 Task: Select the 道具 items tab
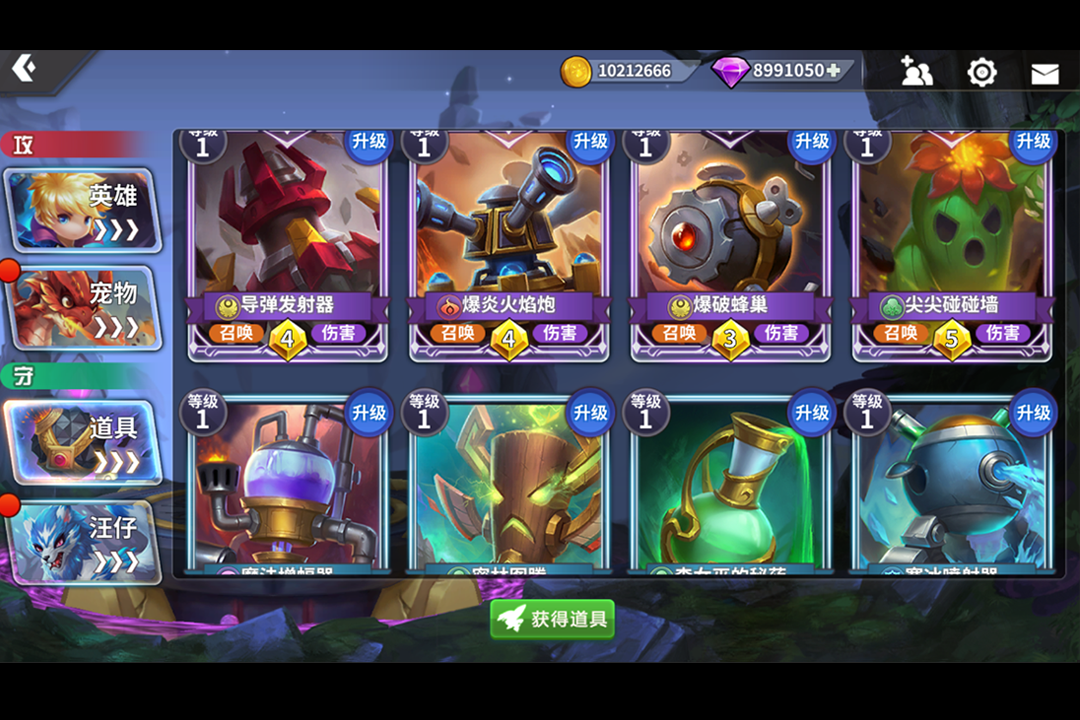pyautogui.click(x=82, y=441)
